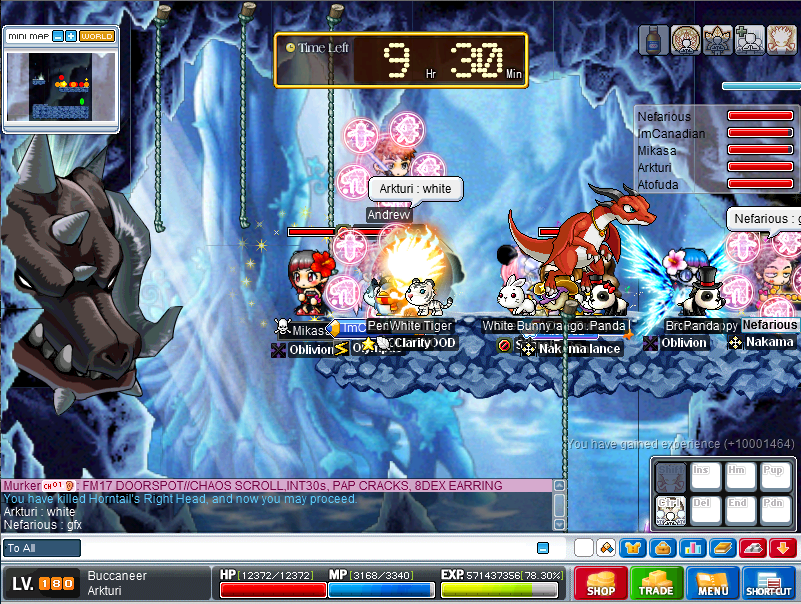The width and height of the screenshot is (801, 604).
Task: Open the equipment window shirt icon
Action: (x=633, y=548)
